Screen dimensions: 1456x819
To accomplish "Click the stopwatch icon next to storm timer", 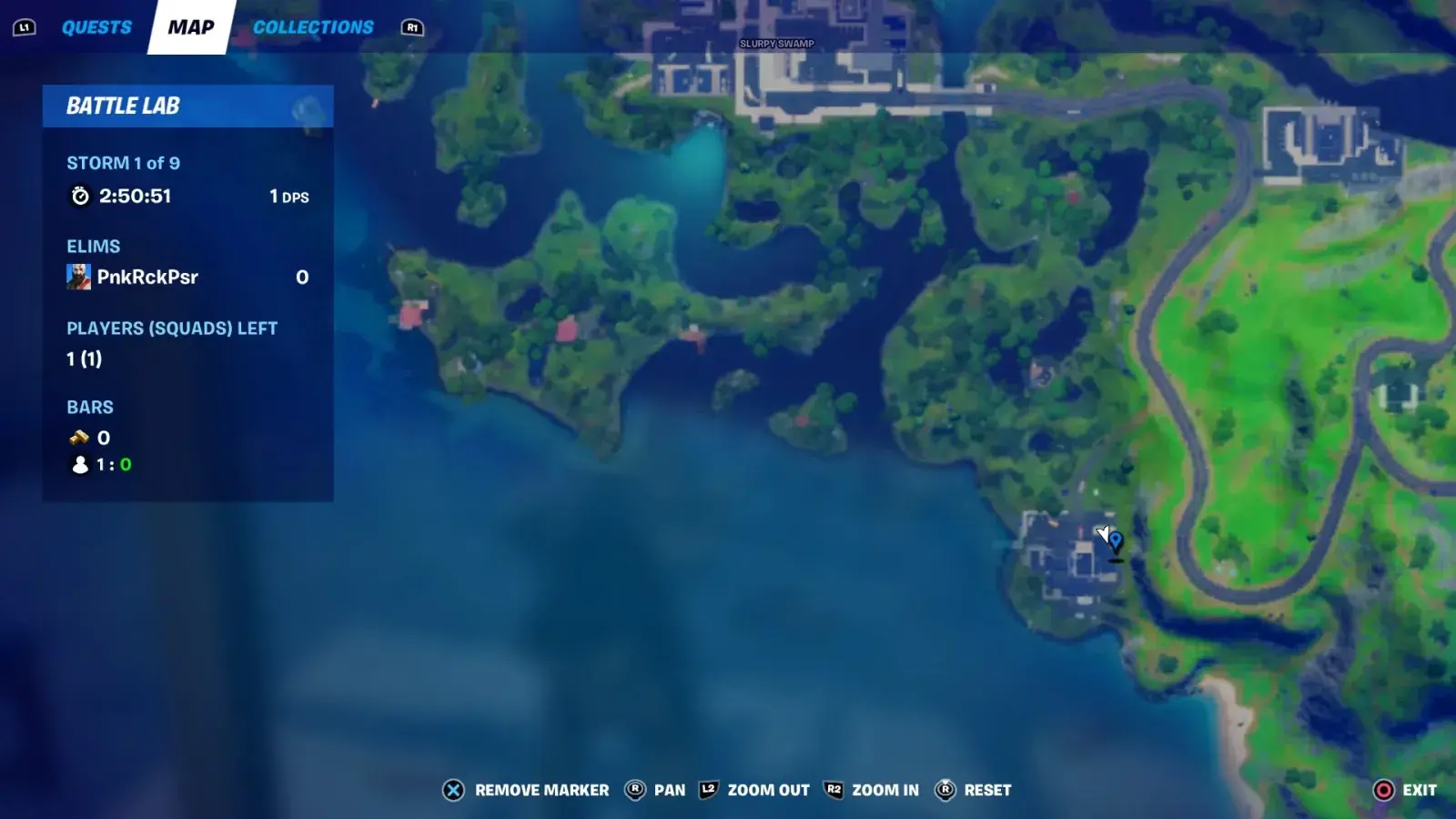I will point(78,195).
